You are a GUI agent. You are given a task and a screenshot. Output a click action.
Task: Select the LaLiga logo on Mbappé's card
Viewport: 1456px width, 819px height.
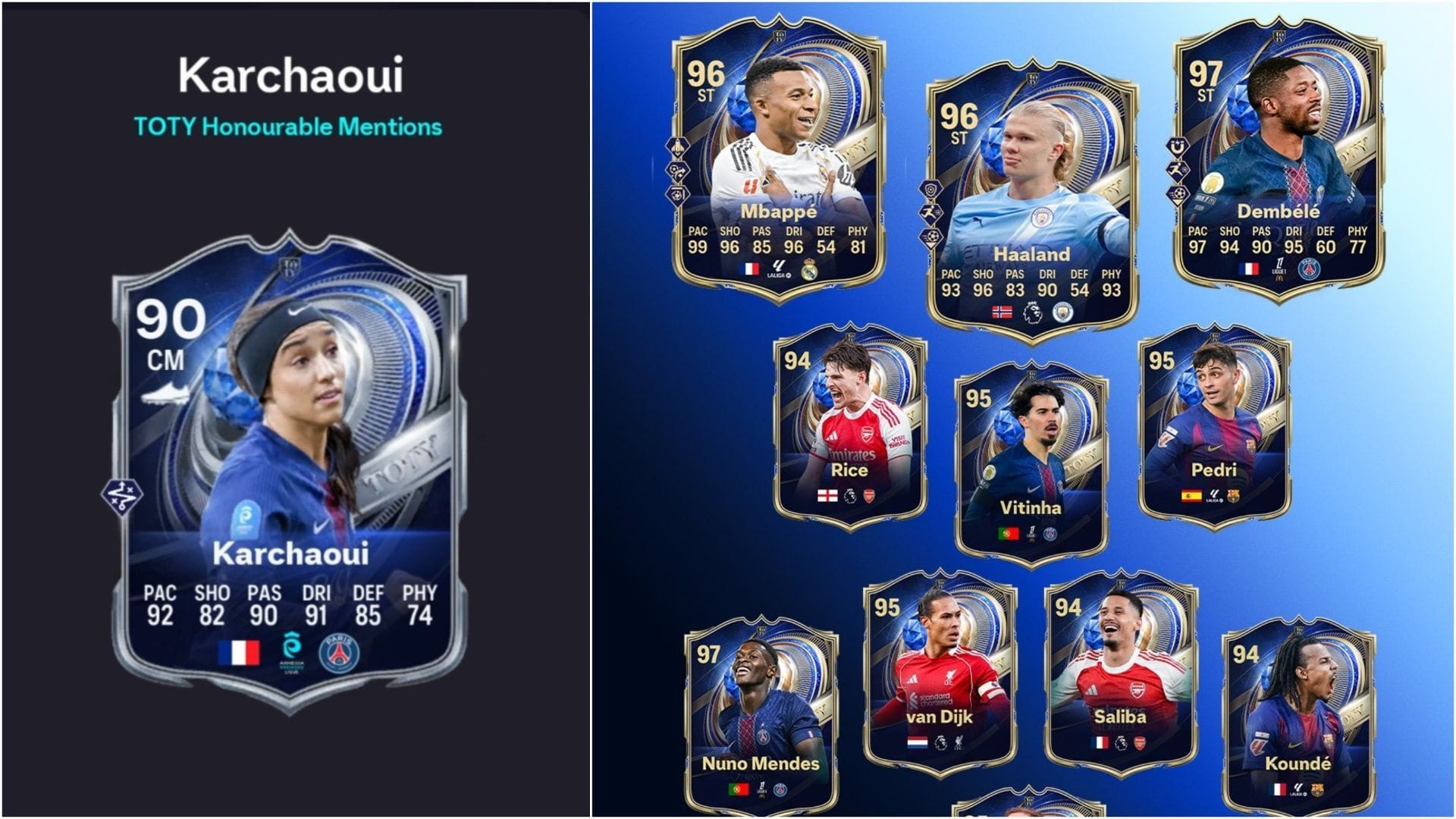(x=780, y=267)
